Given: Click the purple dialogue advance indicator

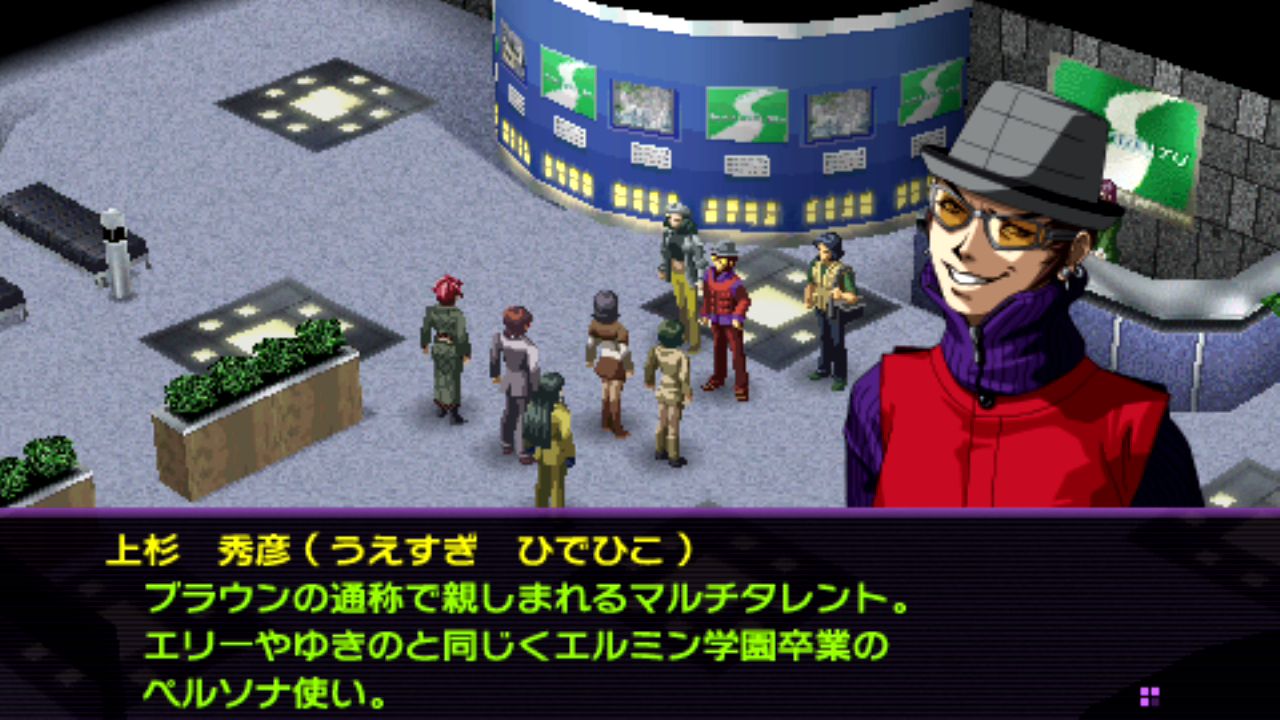Looking at the screenshot, I should point(1149,696).
